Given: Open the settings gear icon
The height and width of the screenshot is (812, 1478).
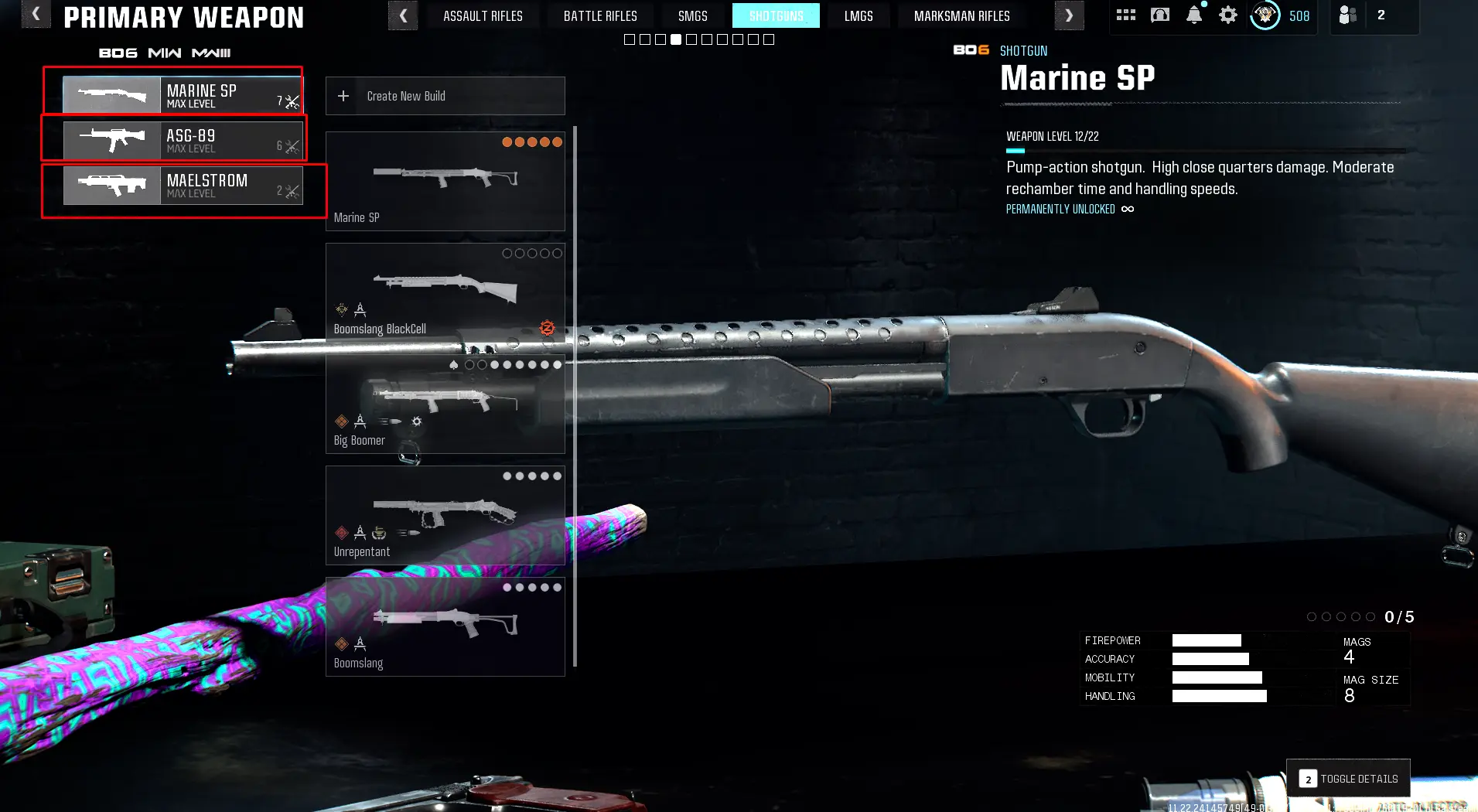Looking at the screenshot, I should click(x=1227, y=15).
